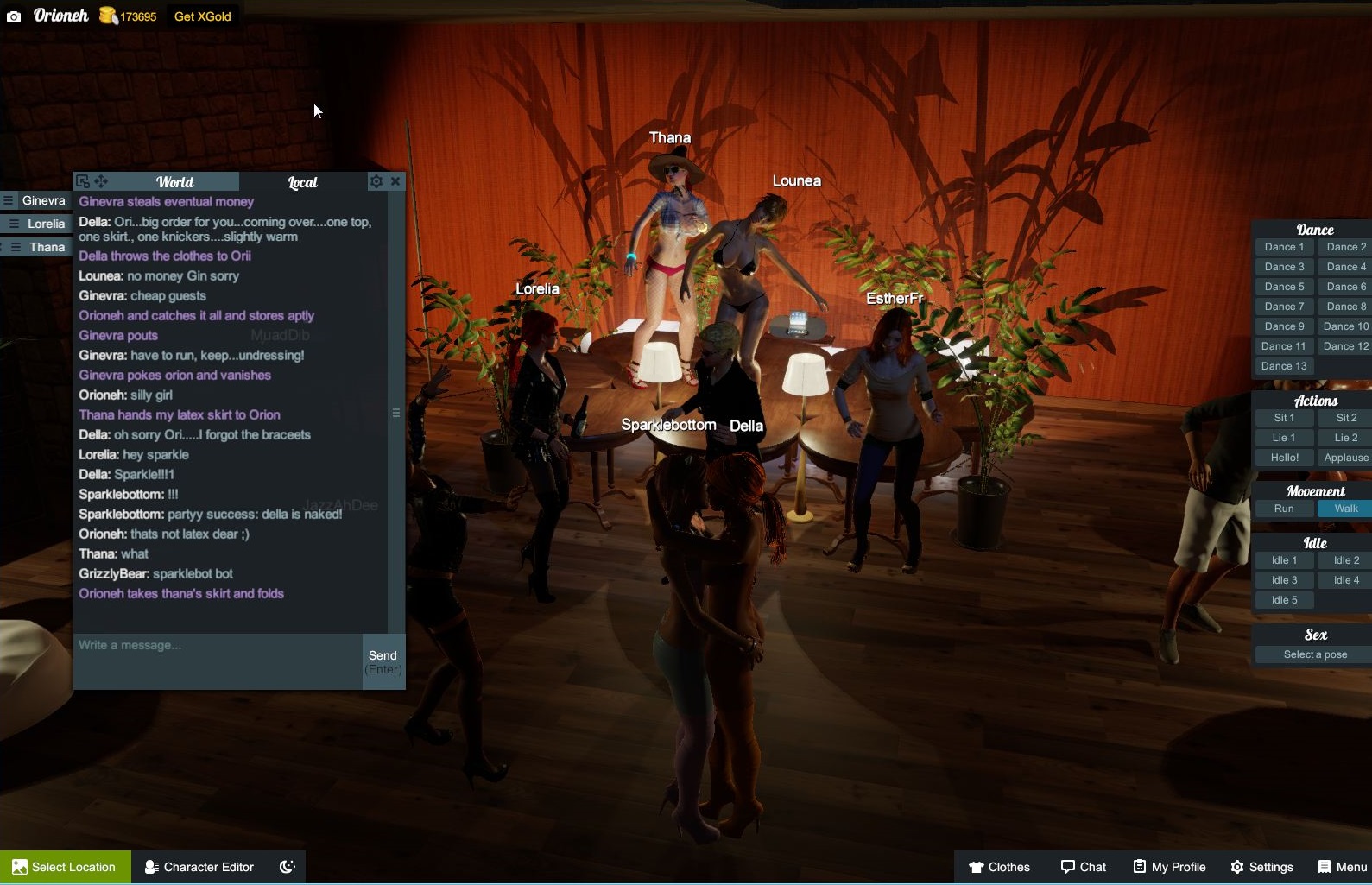
Task: Switch movement to Run
Action: point(1283,509)
